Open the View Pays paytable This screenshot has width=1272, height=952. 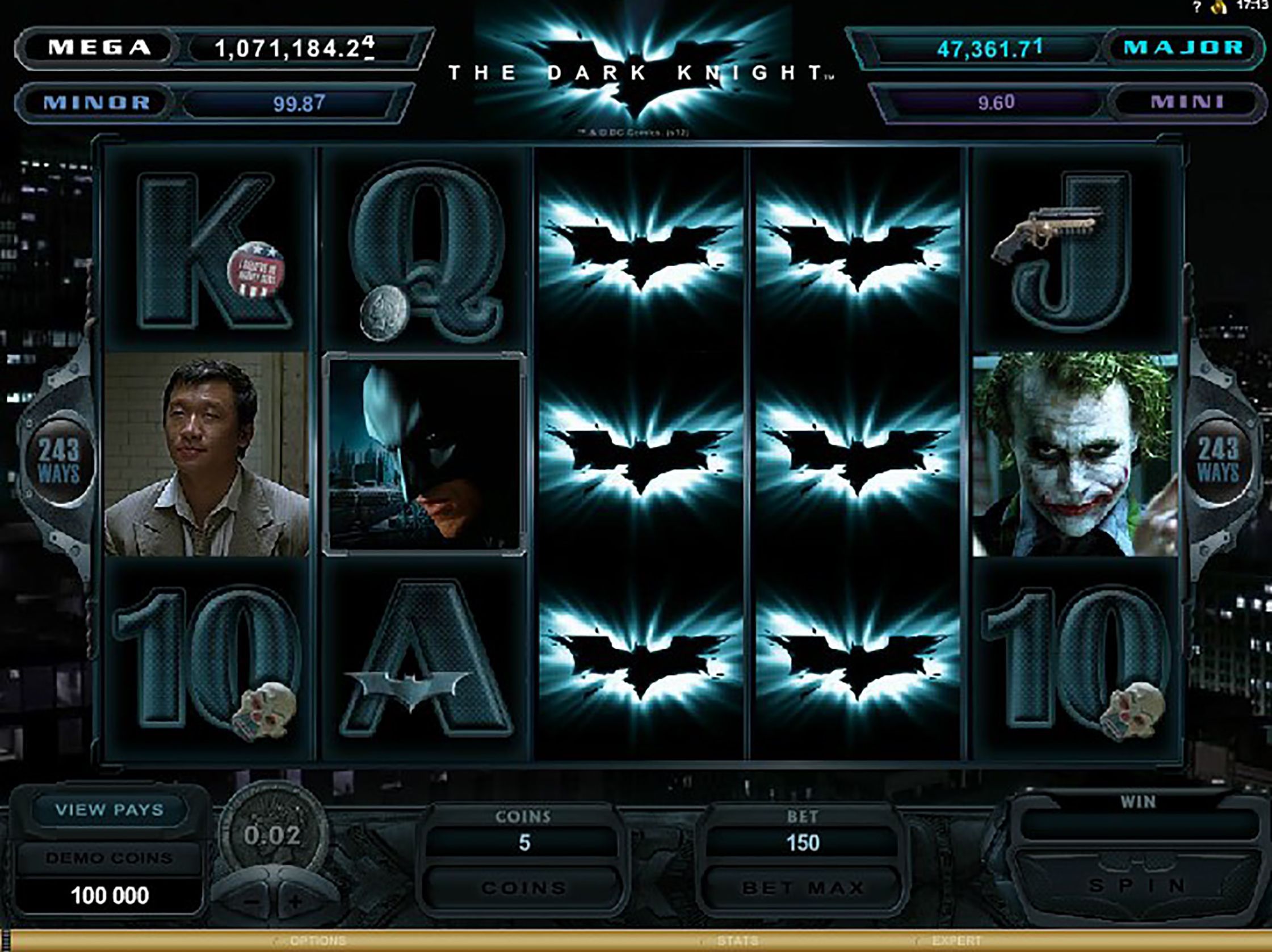pyautogui.click(x=109, y=810)
